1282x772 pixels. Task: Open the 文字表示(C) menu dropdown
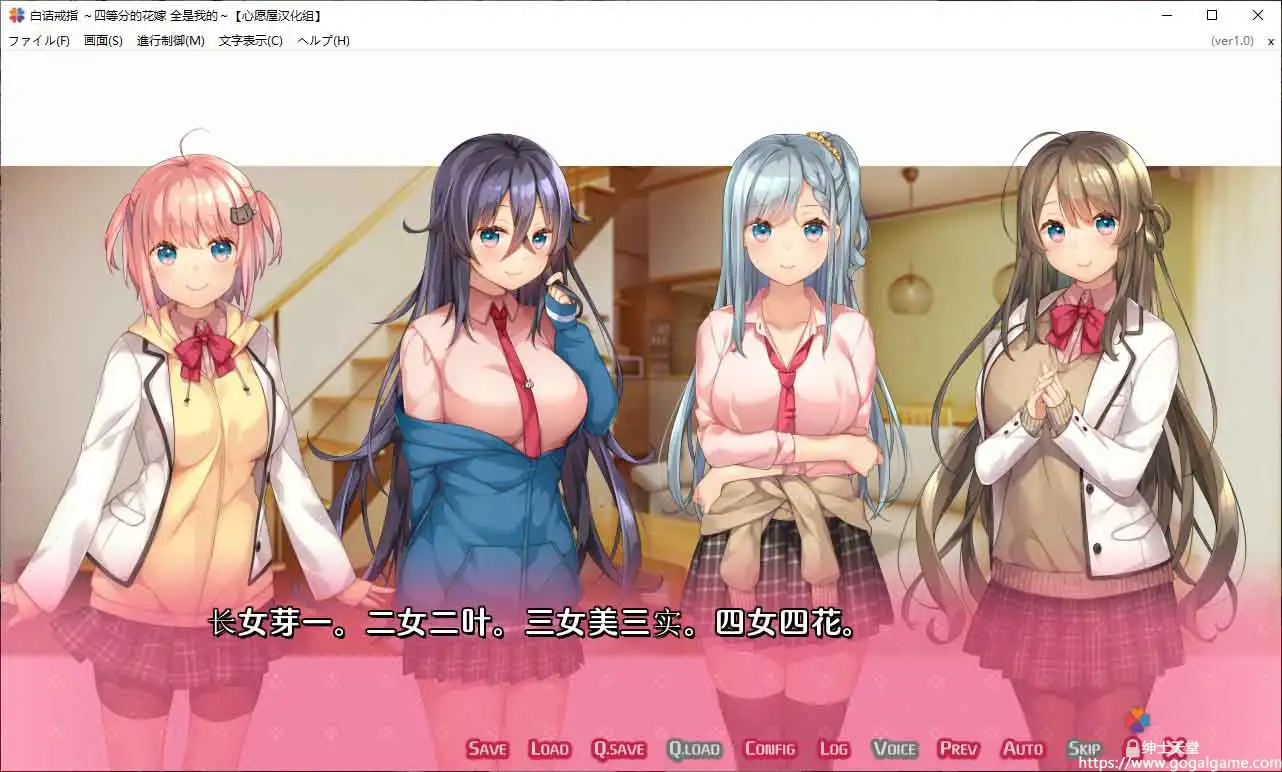(249, 40)
